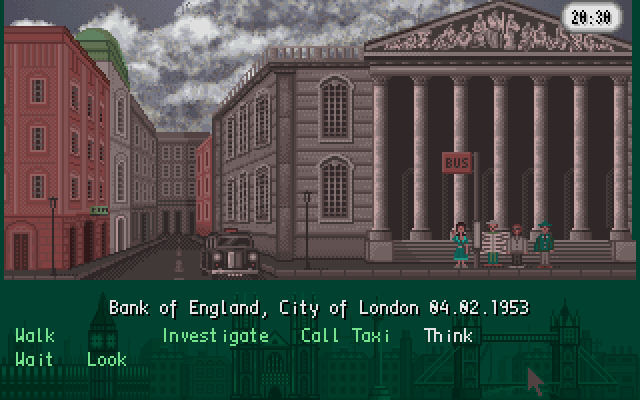
Task: Click the Call Taxi command
Action: pos(345,336)
